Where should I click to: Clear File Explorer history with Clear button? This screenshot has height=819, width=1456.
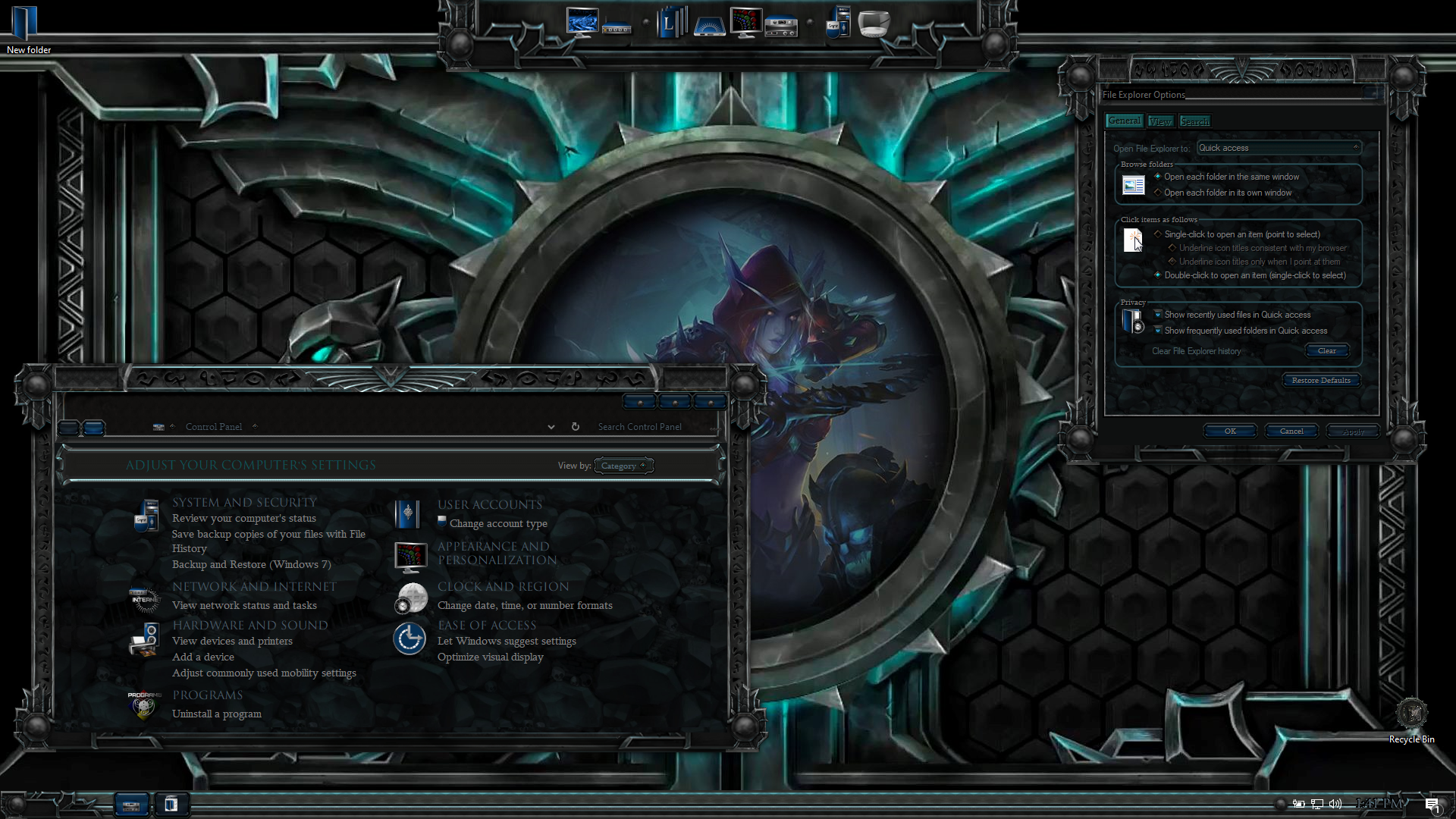coord(1326,350)
